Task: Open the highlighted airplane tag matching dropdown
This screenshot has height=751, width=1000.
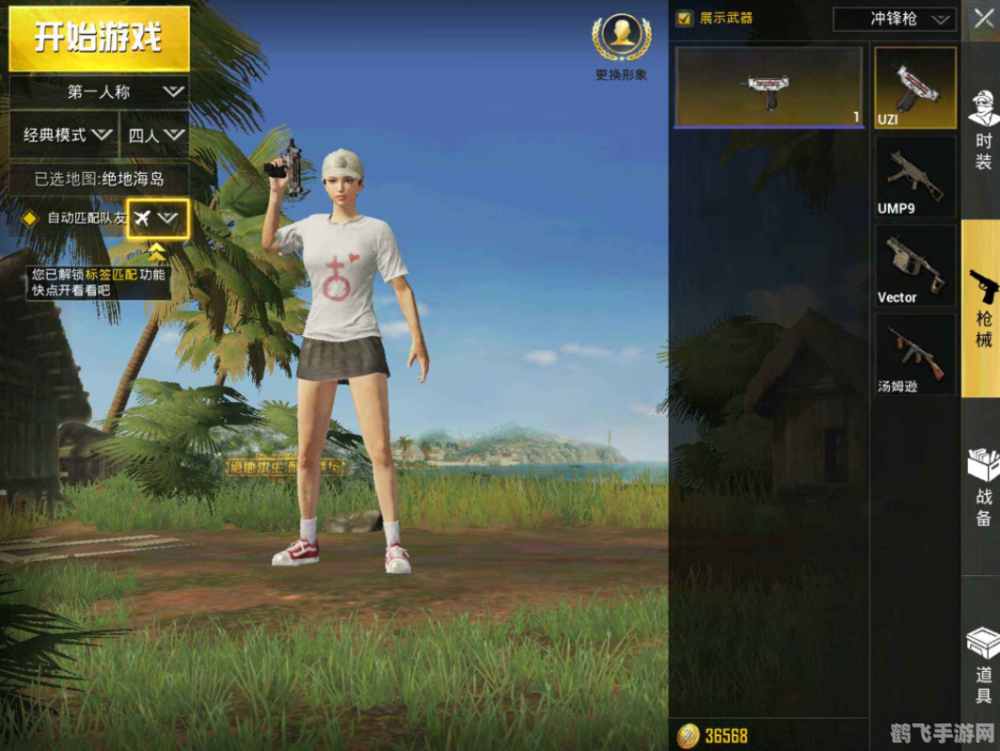Action: (157, 217)
